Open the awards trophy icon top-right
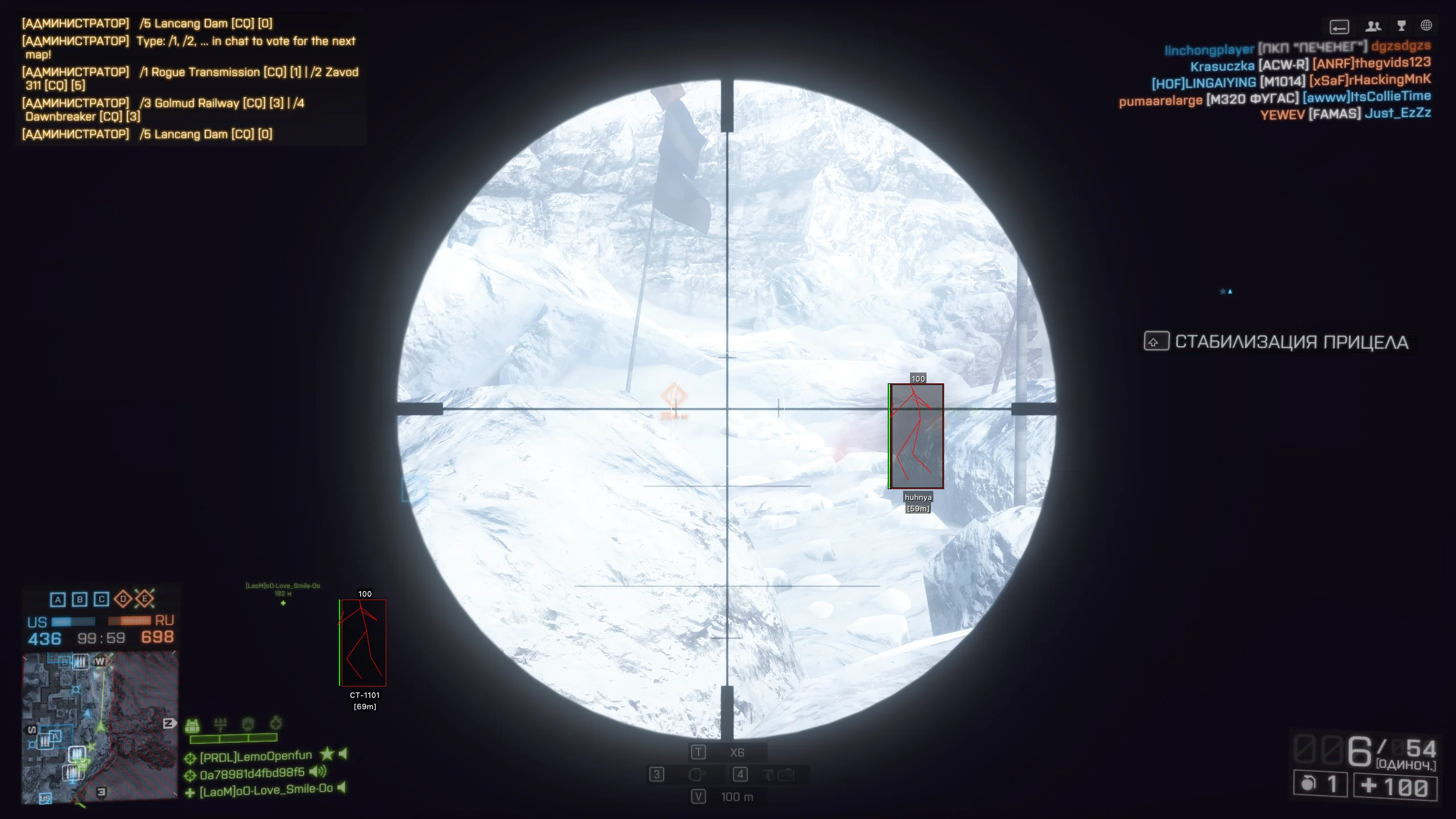The height and width of the screenshot is (819, 1456). pos(1401,26)
